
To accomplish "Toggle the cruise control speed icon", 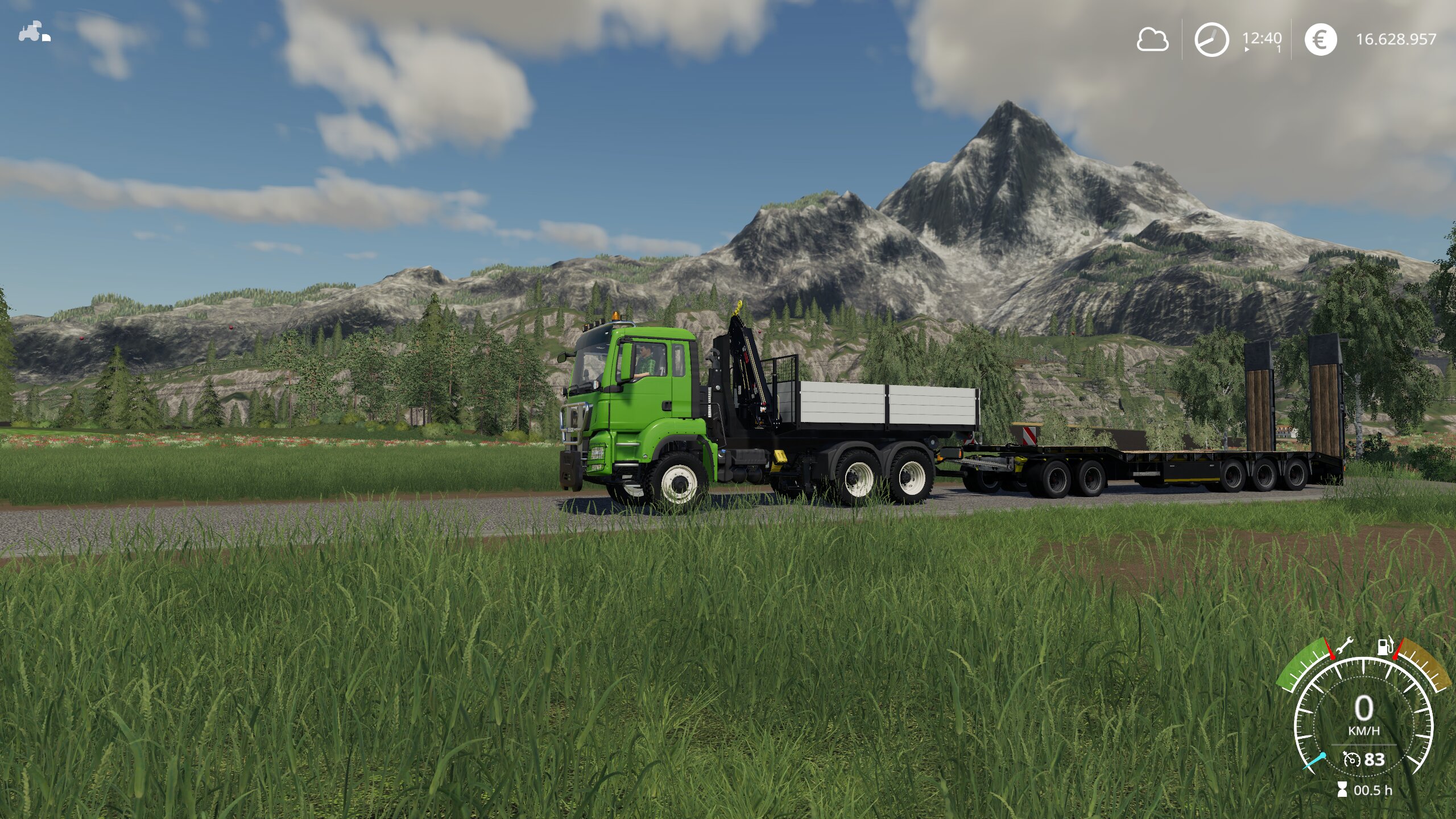I will (1351, 759).
